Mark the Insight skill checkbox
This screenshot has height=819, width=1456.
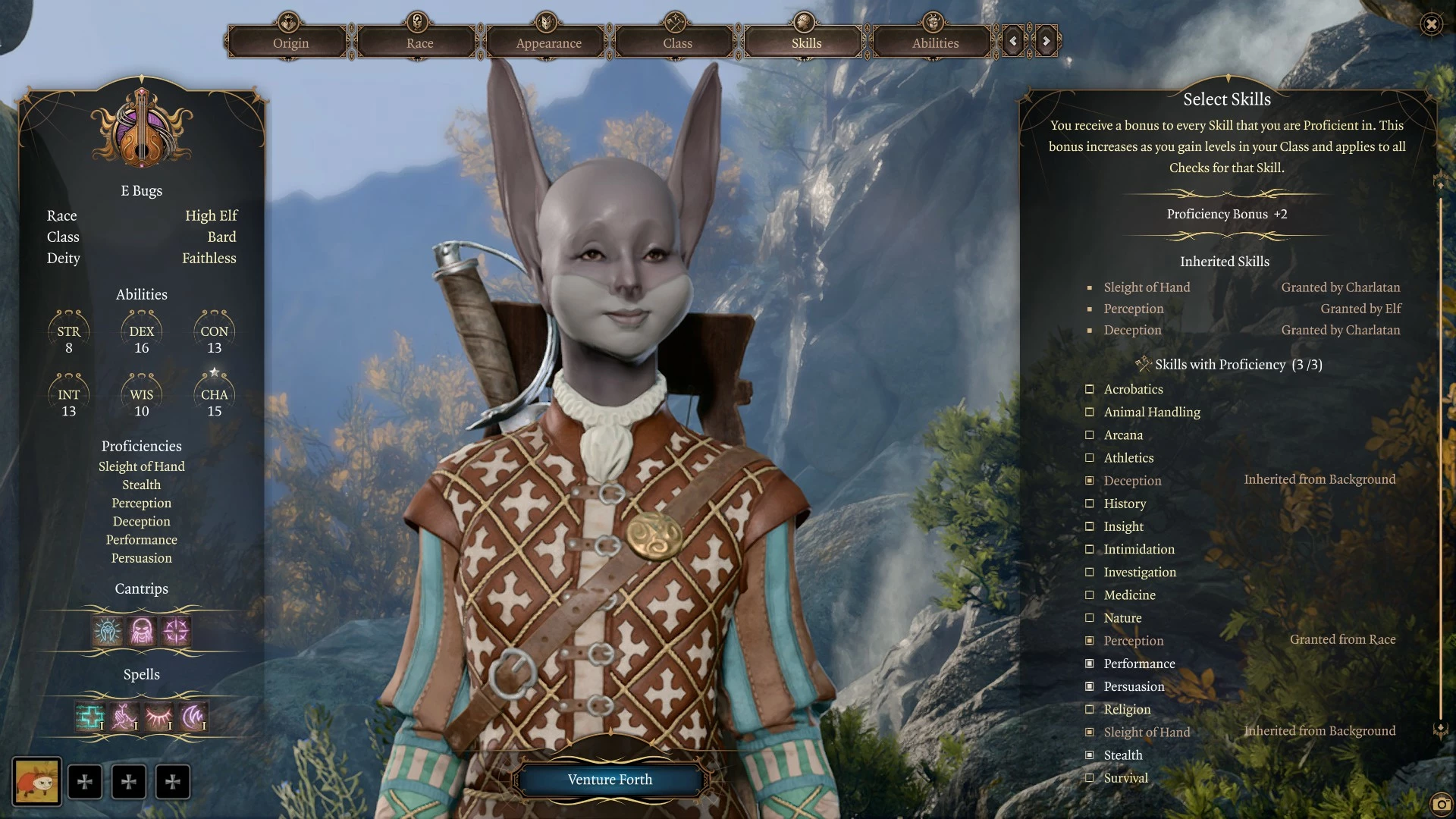coord(1090,526)
